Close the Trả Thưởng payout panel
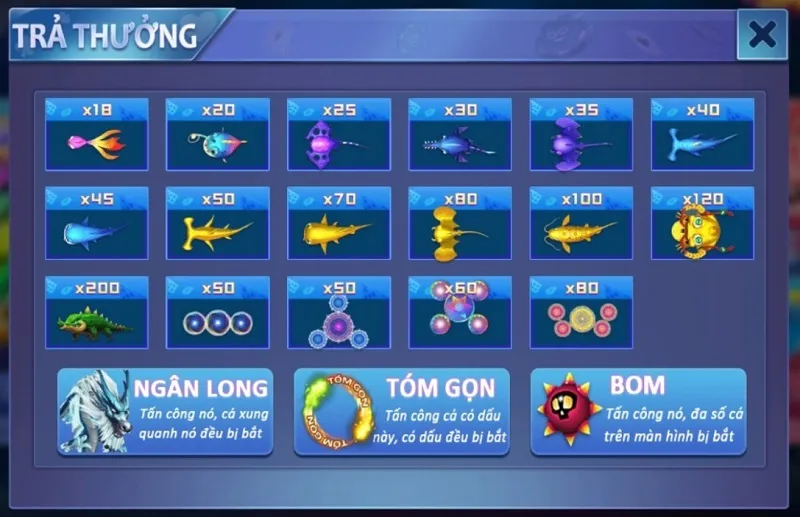 762,35
